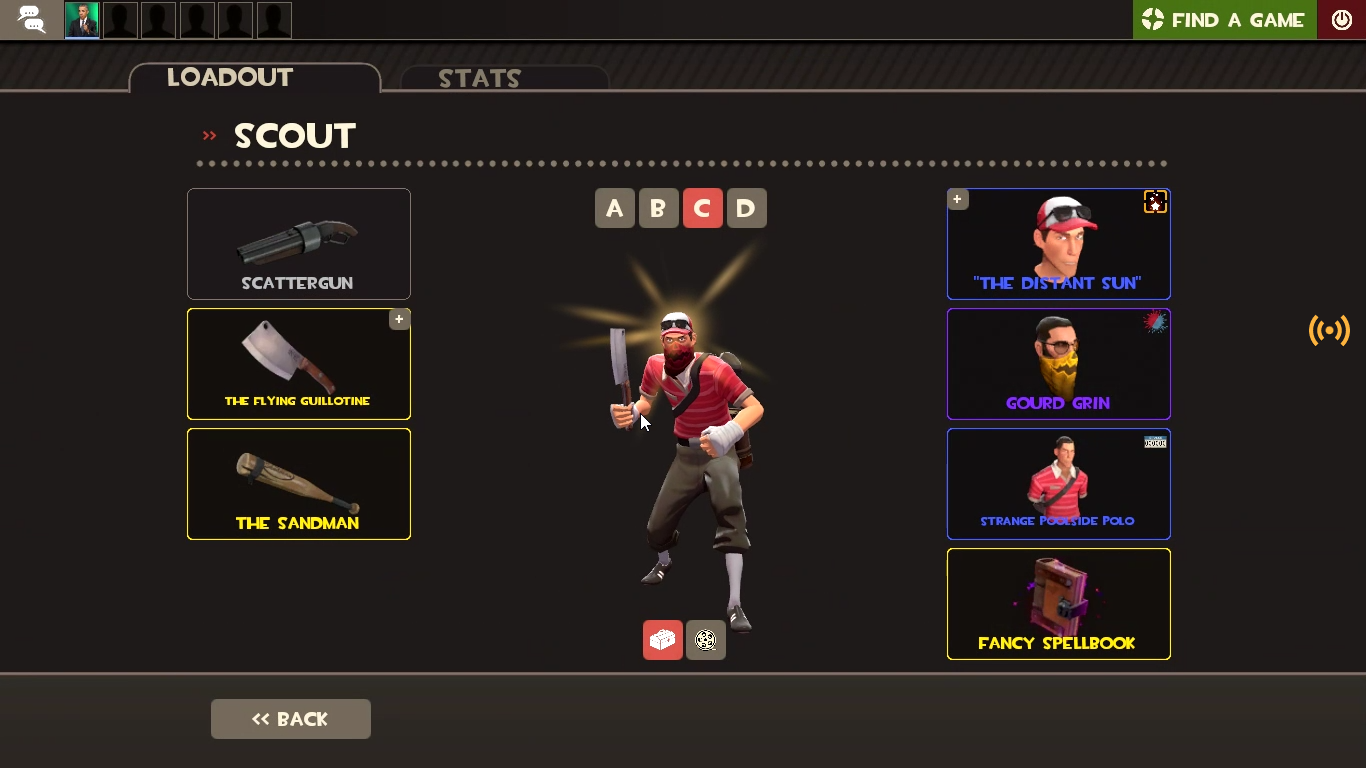Click your player avatar in the top bar

point(81,19)
